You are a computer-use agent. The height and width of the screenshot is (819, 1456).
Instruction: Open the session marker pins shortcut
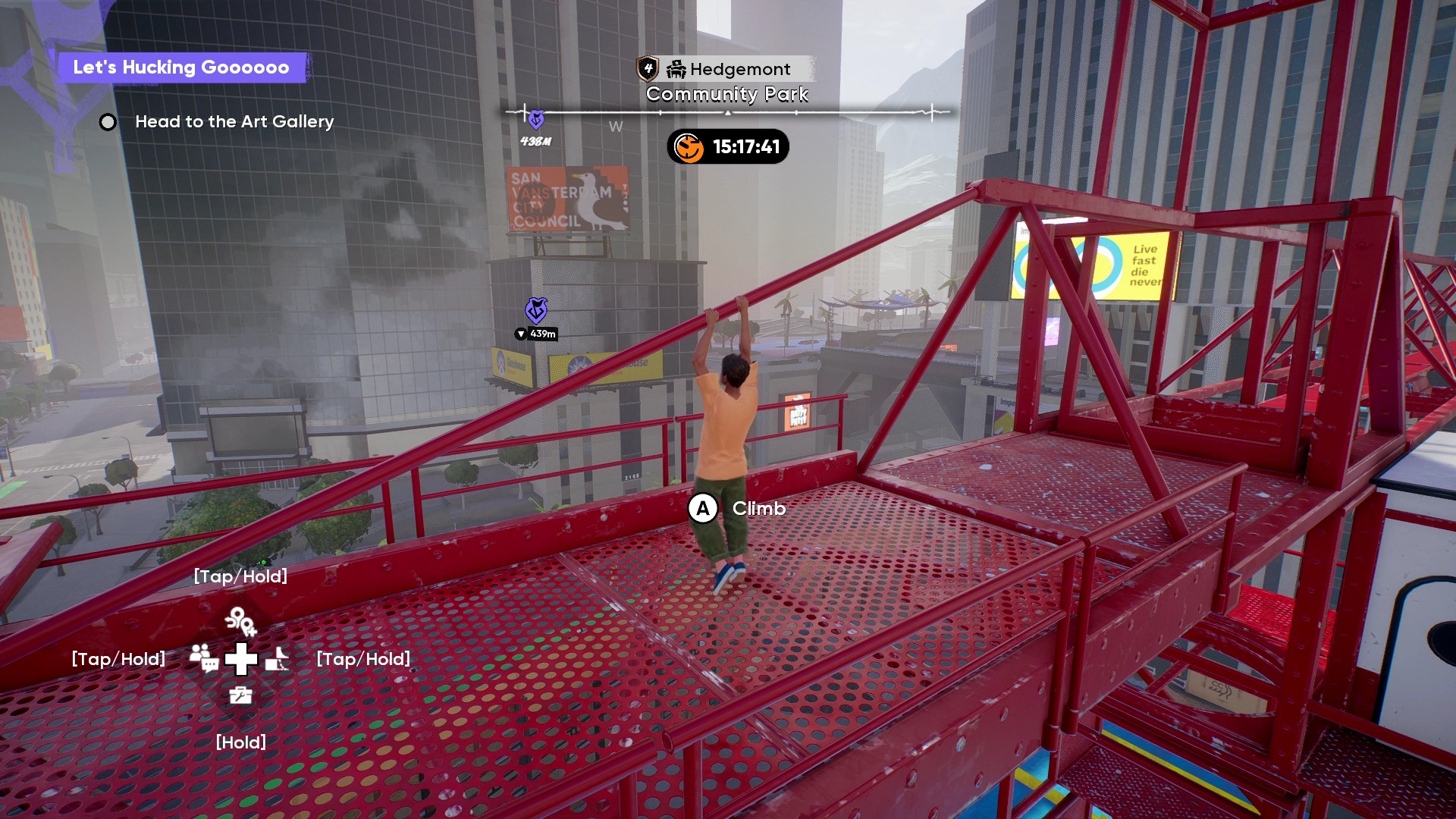[240, 621]
